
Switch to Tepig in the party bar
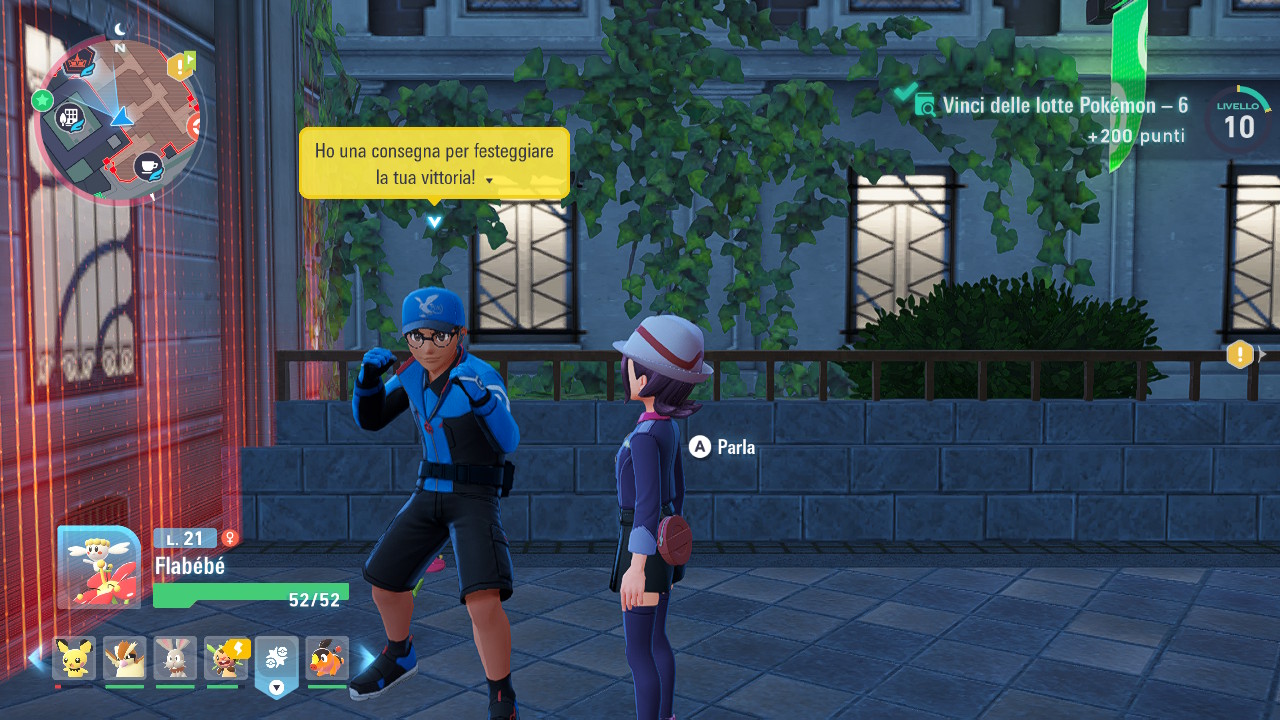point(327,658)
